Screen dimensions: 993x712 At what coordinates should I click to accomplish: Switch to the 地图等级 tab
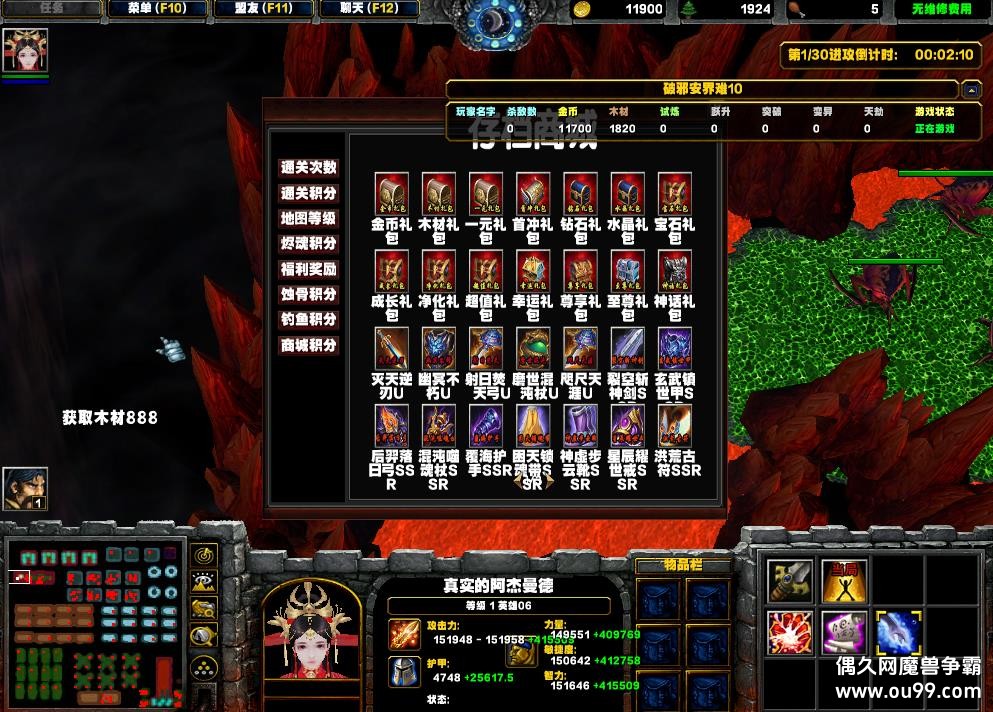point(308,219)
